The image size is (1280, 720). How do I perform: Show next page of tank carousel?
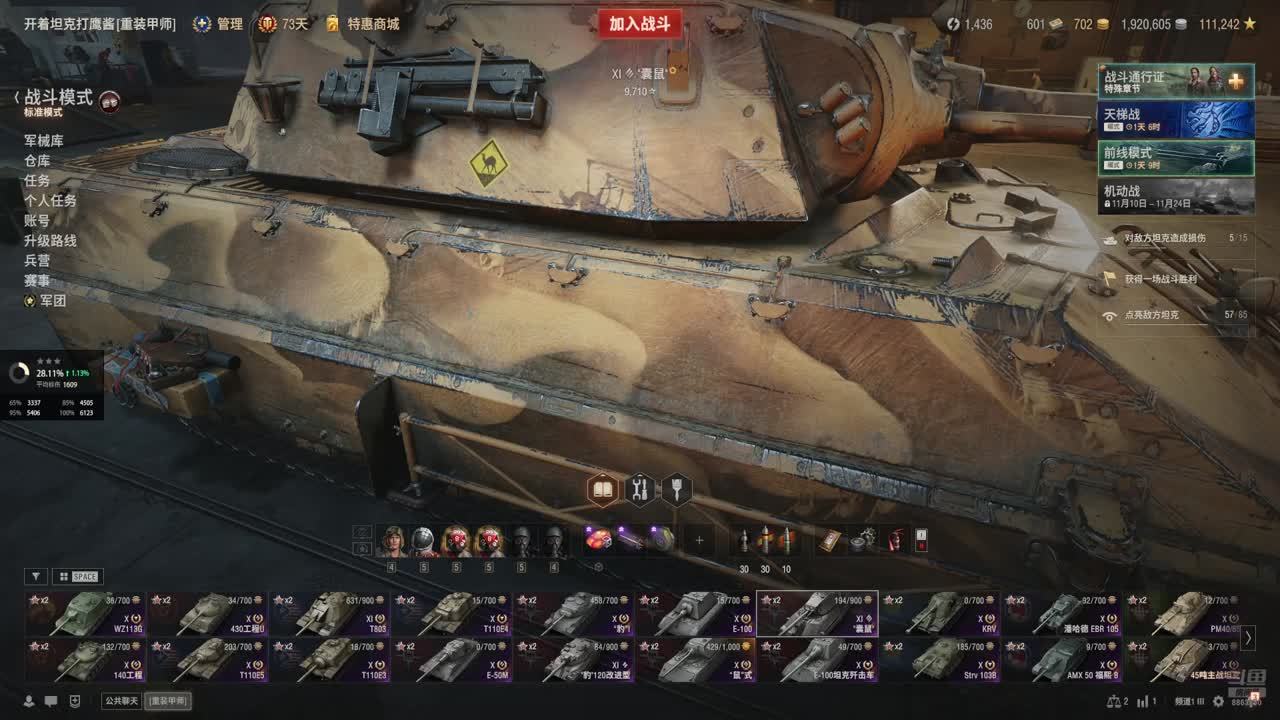point(1248,637)
